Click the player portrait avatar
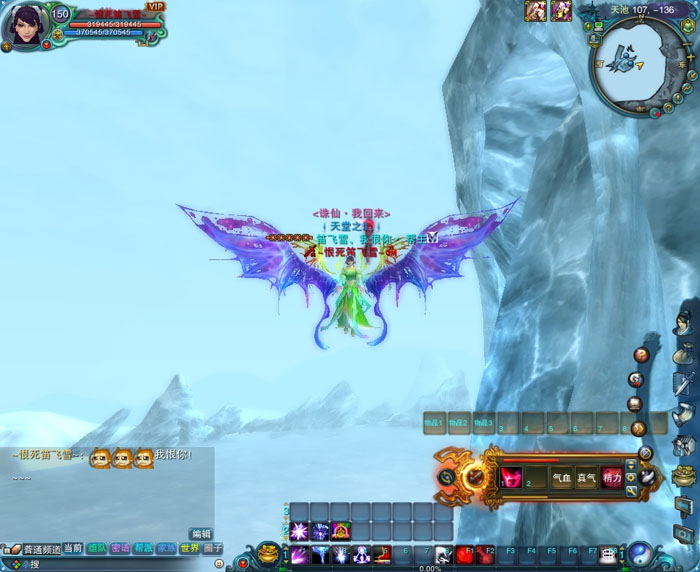Screen dimensions: 700x572 click(x=26, y=28)
